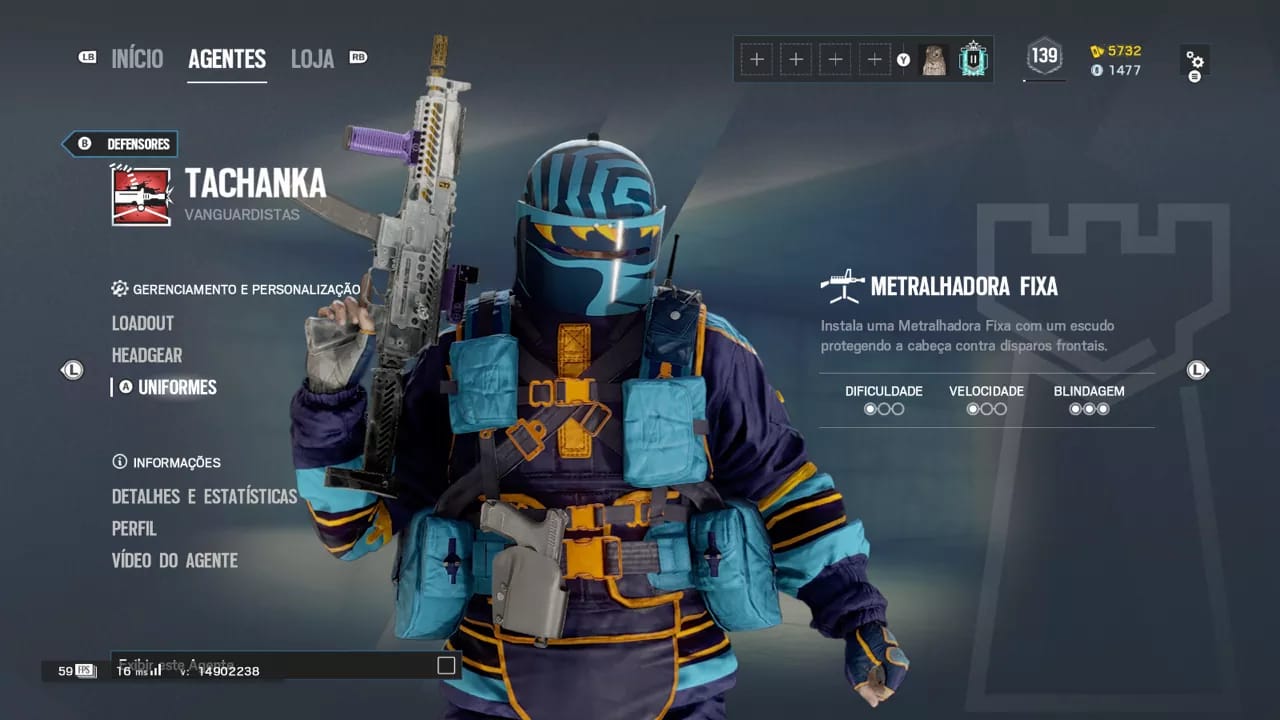
Task: Click the Metralhadora Fixa gadget icon
Action: click(844, 285)
